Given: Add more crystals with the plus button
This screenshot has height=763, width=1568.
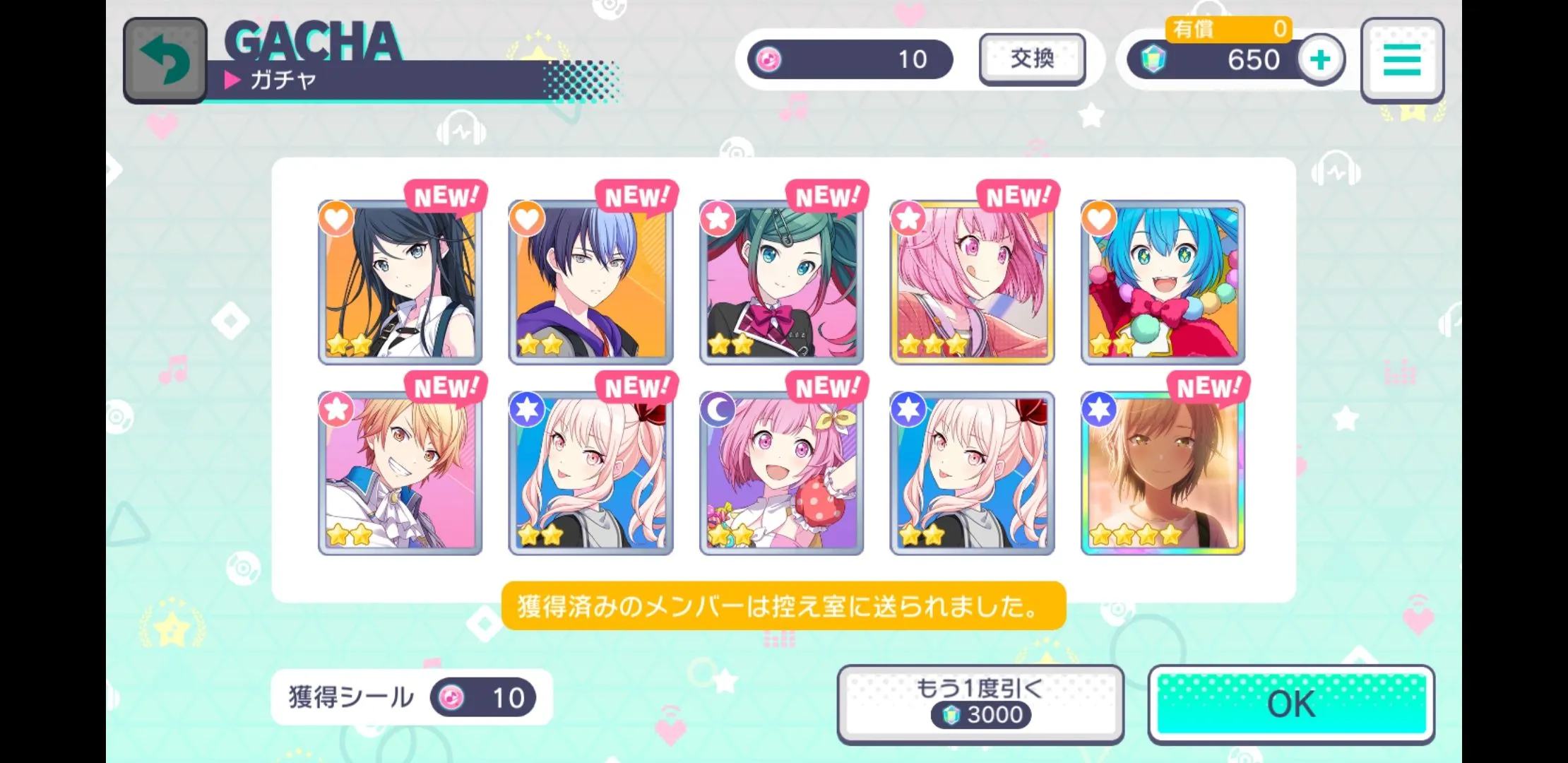Looking at the screenshot, I should (1320, 60).
